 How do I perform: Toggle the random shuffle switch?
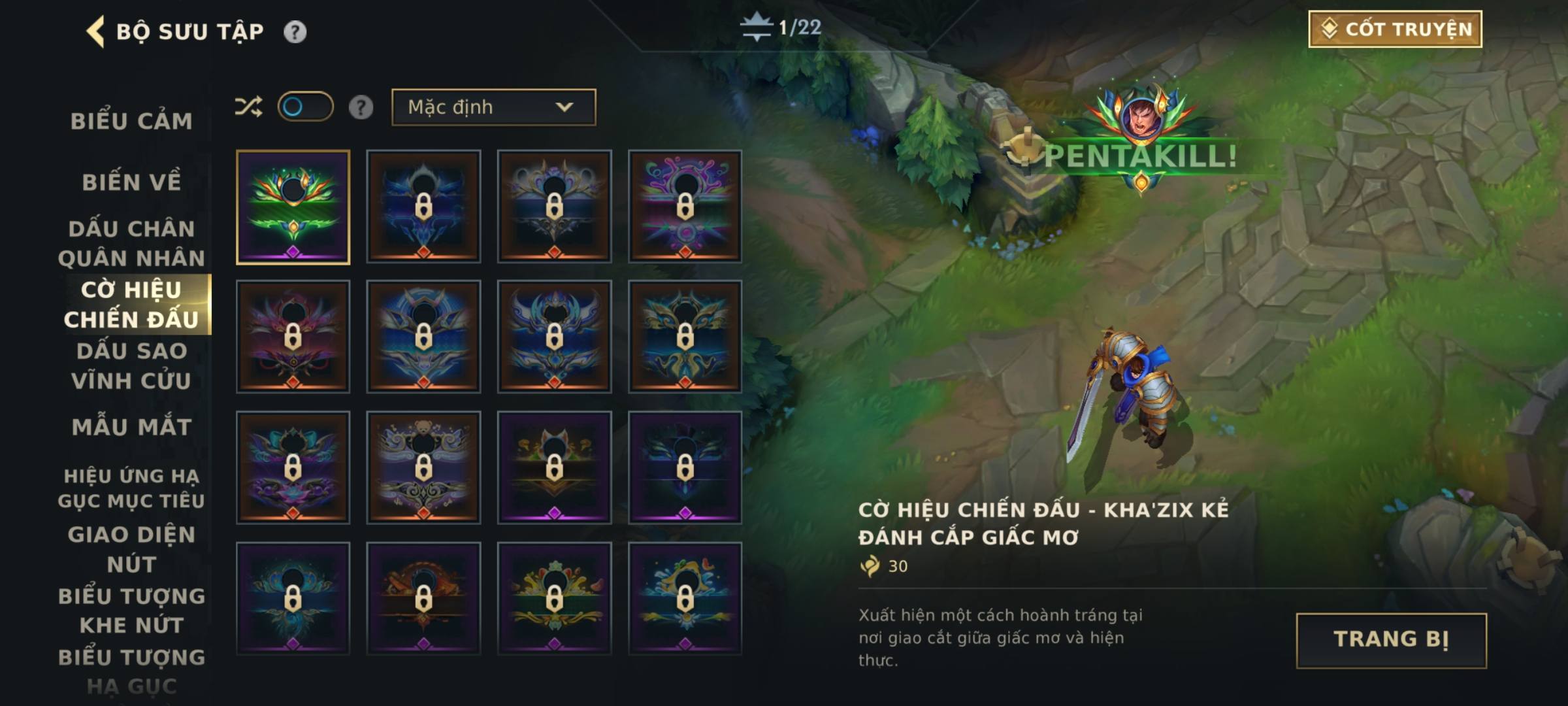[x=305, y=107]
